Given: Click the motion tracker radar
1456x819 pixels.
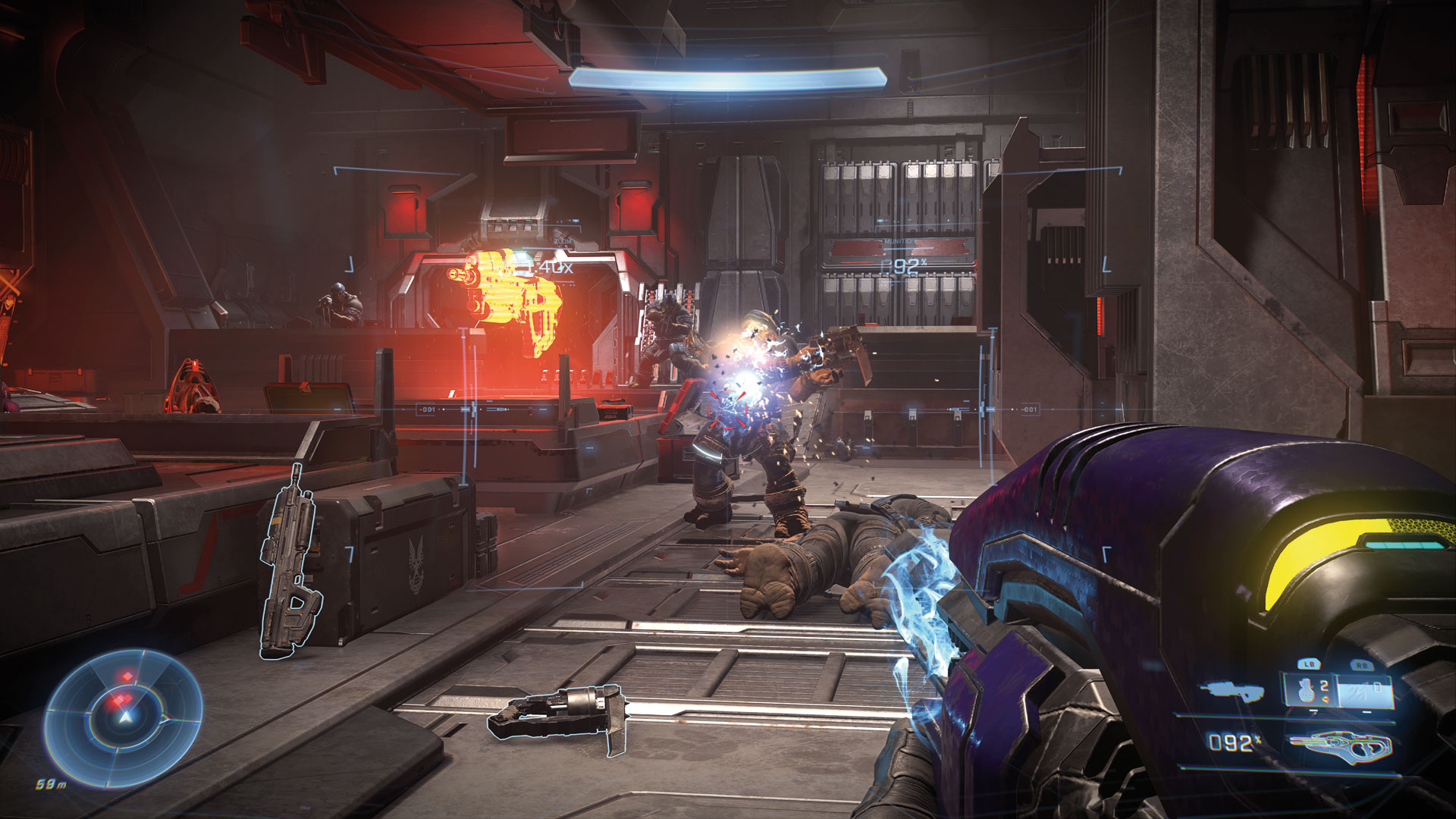Looking at the screenshot, I should 124,717.
